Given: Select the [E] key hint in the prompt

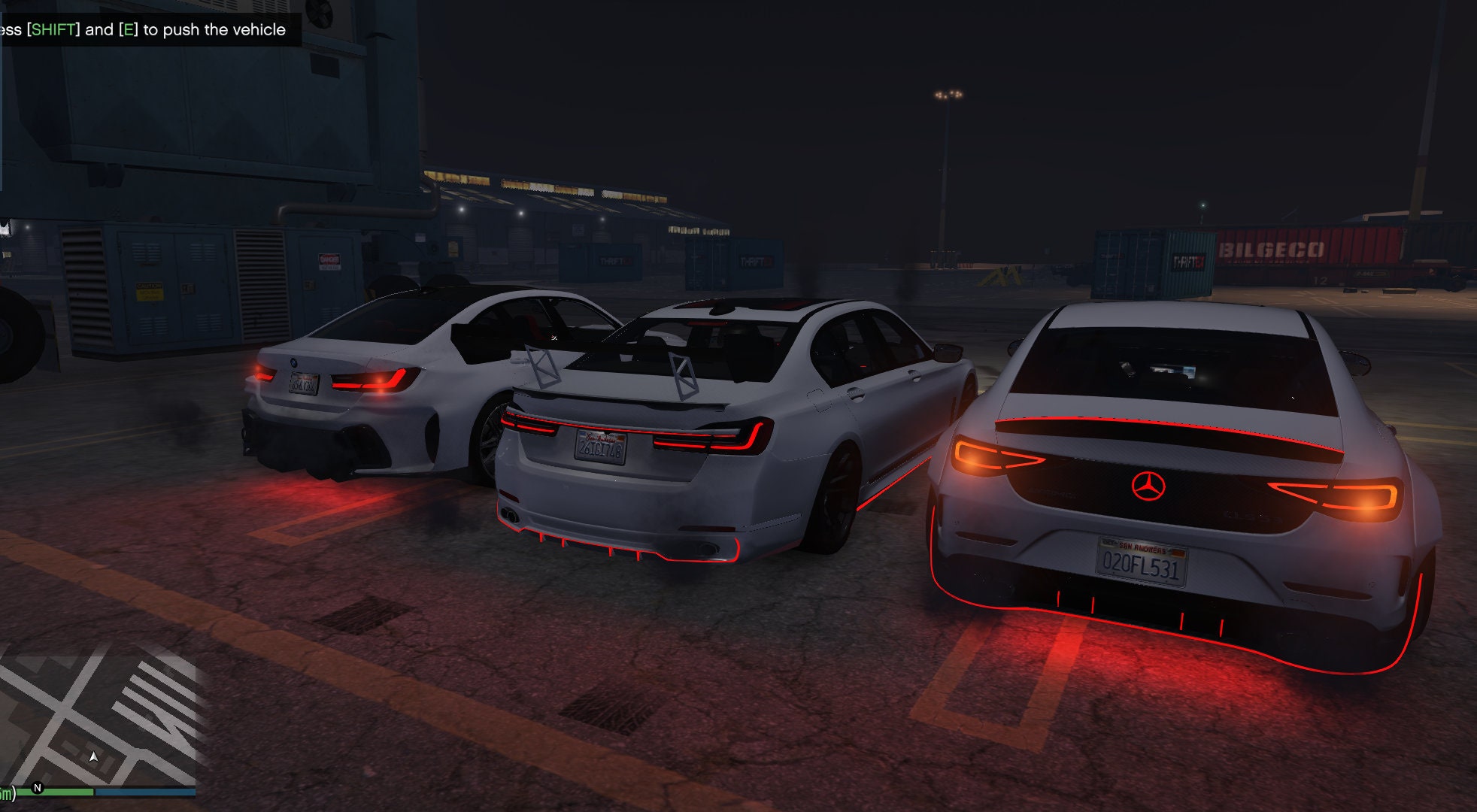Looking at the screenshot, I should [128, 30].
